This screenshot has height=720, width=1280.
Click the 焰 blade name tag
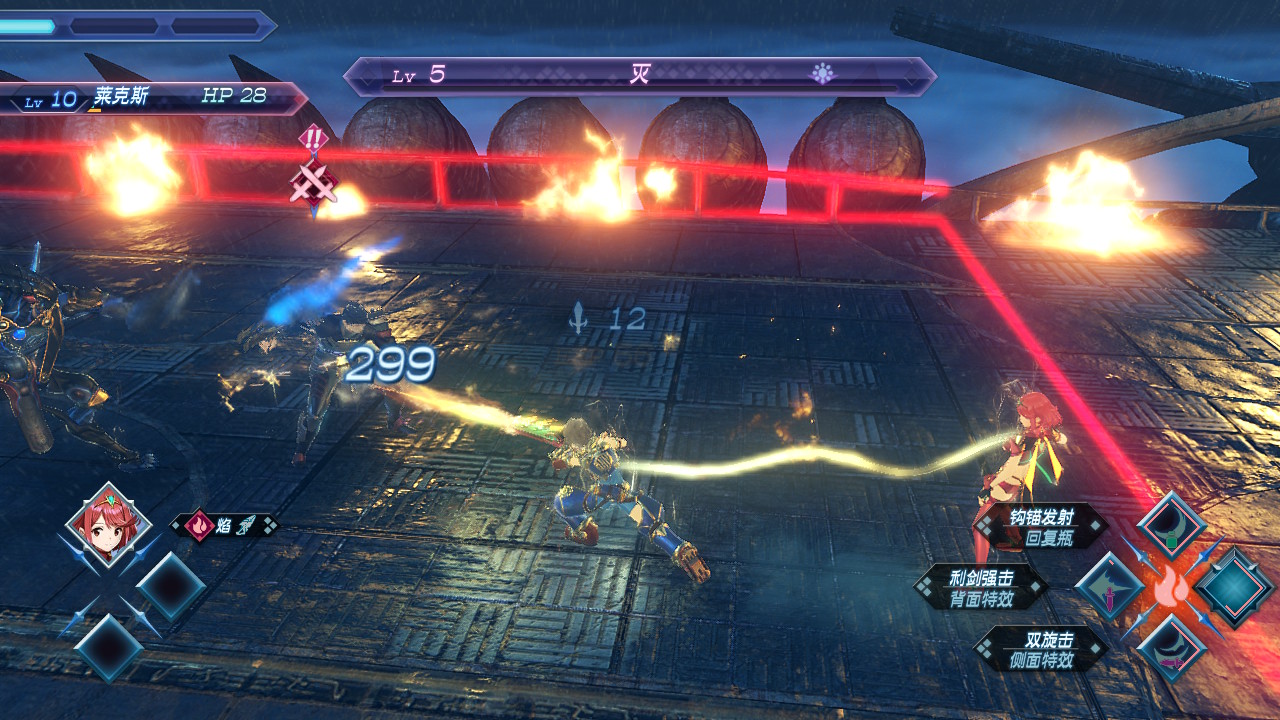coord(224,525)
